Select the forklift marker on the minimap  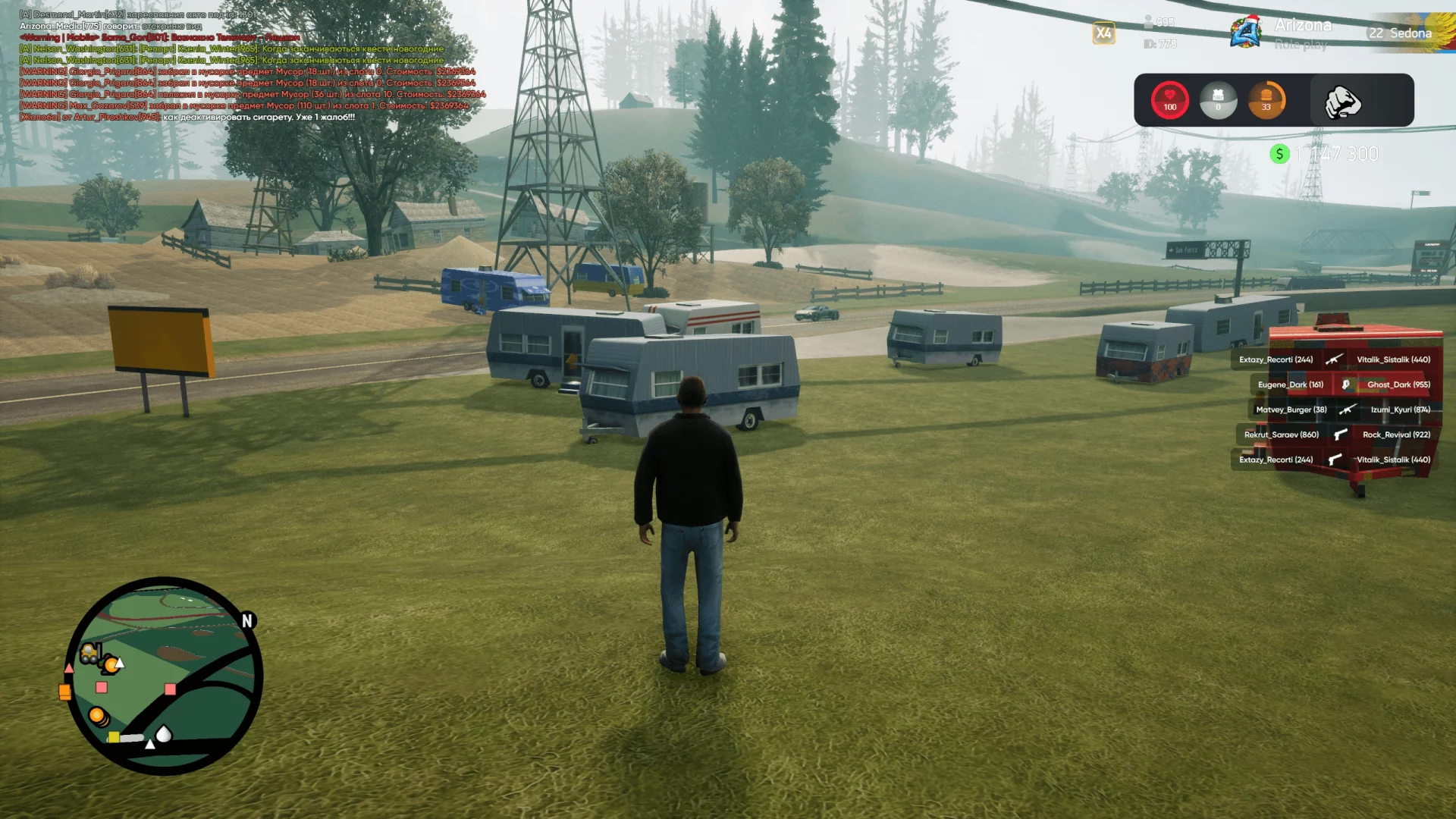tap(90, 652)
